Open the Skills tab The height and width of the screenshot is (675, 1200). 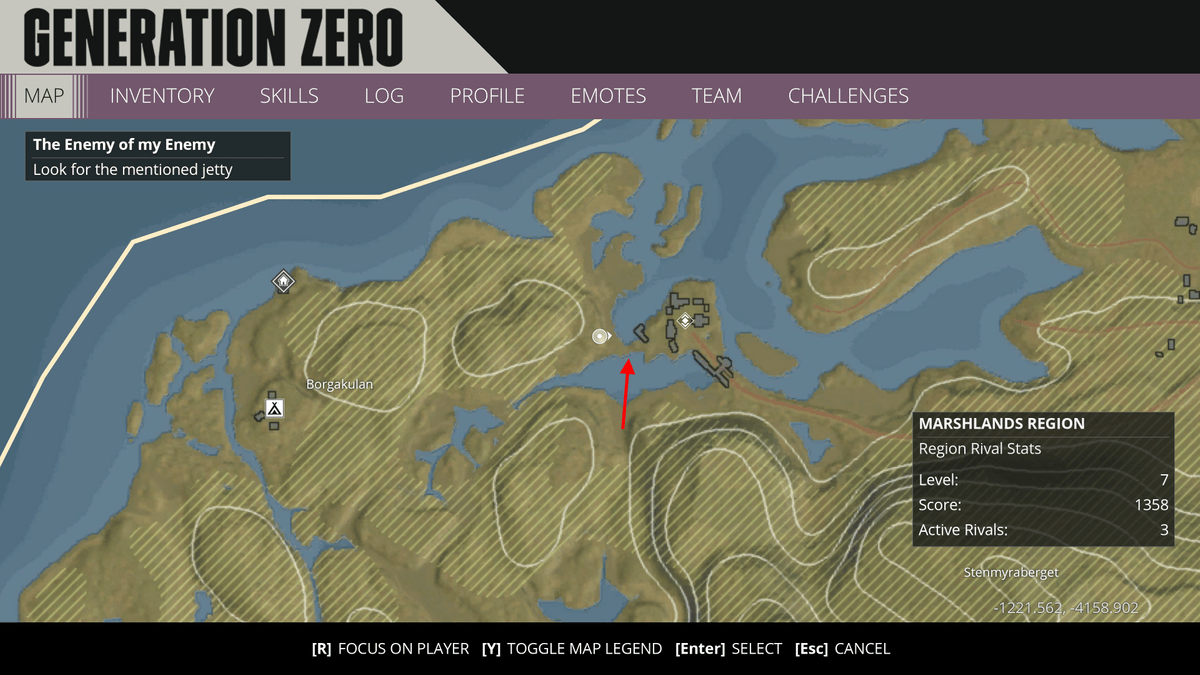[x=289, y=96]
